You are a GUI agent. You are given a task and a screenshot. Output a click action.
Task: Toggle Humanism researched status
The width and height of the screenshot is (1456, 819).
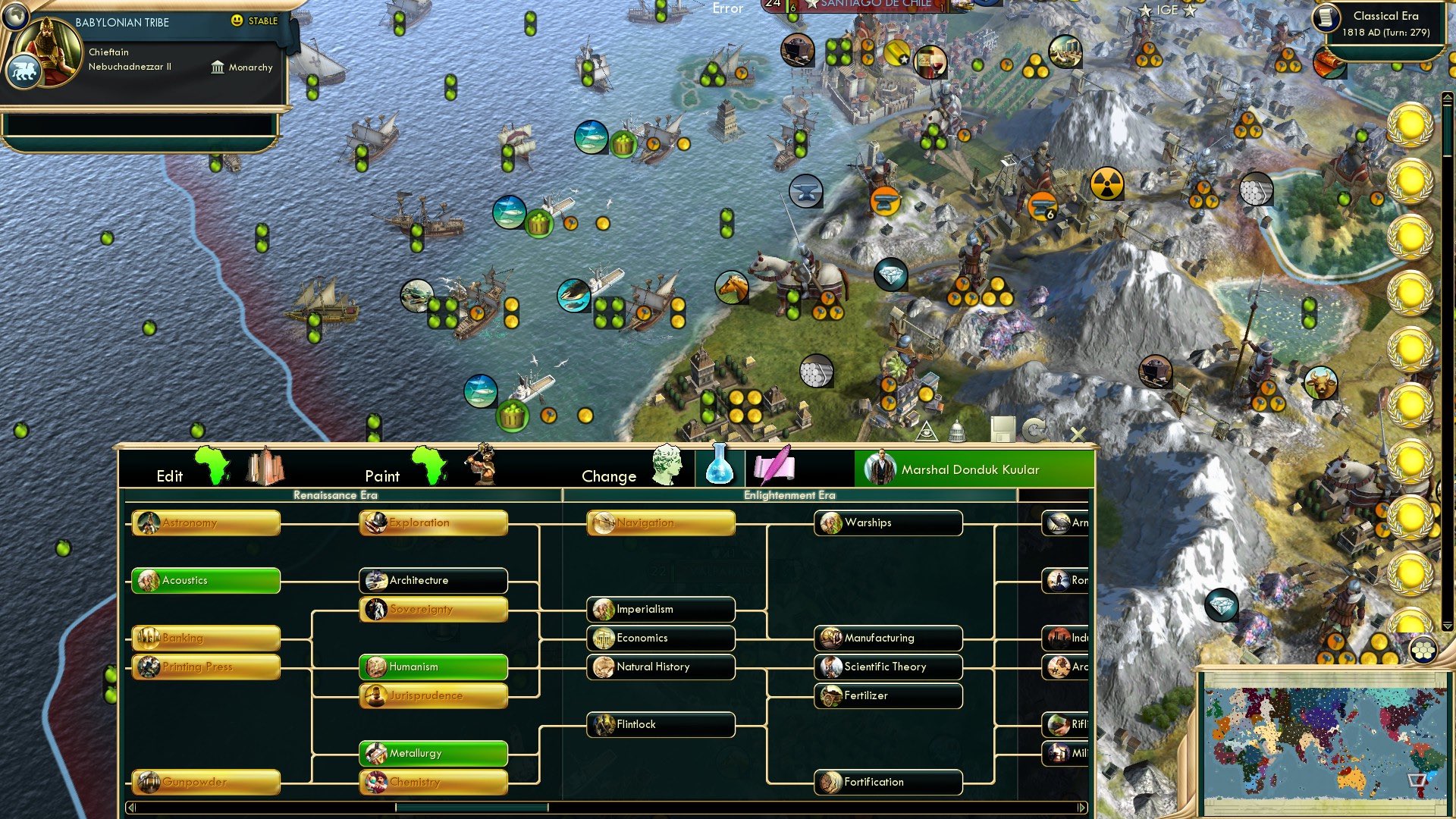click(x=432, y=667)
